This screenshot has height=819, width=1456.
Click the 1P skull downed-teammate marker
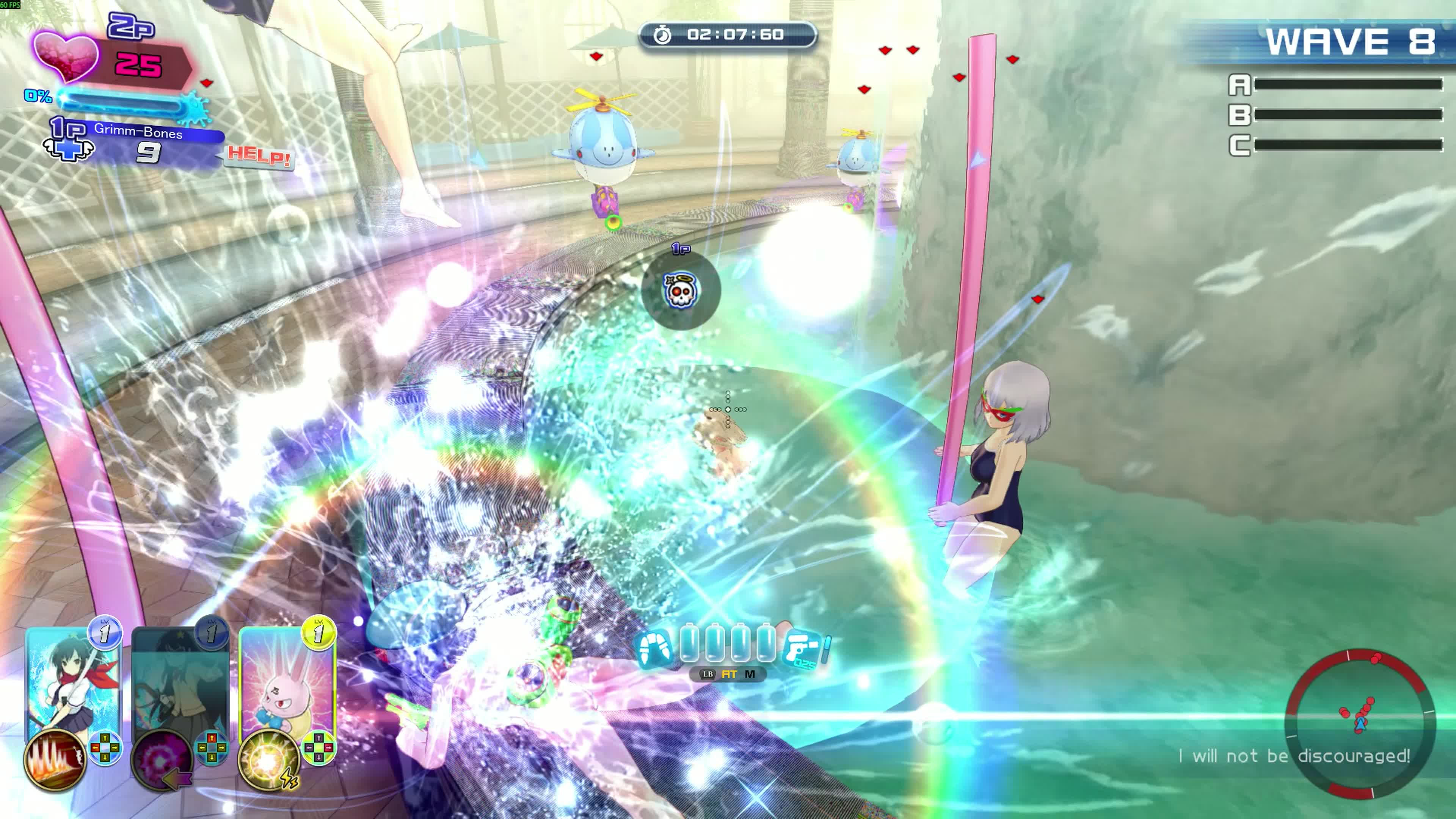coord(681,290)
